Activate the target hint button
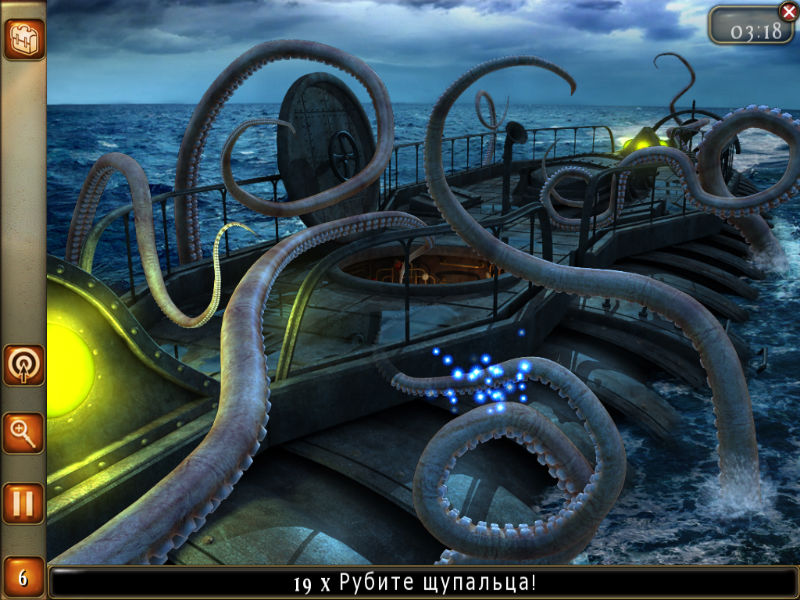This screenshot has width=800, height=600. point(23,366)
